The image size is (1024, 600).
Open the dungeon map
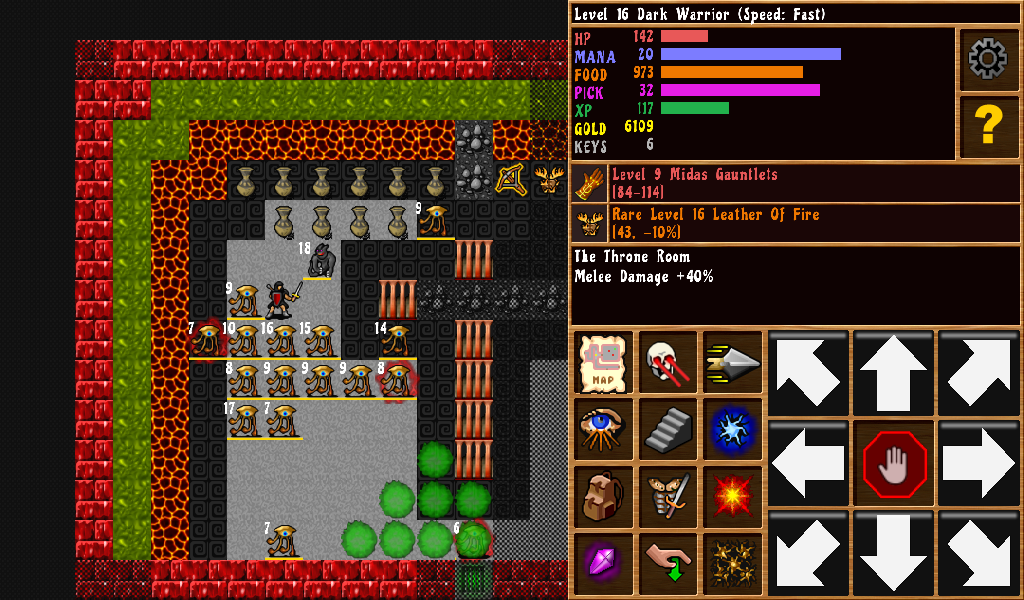point(605,362)
